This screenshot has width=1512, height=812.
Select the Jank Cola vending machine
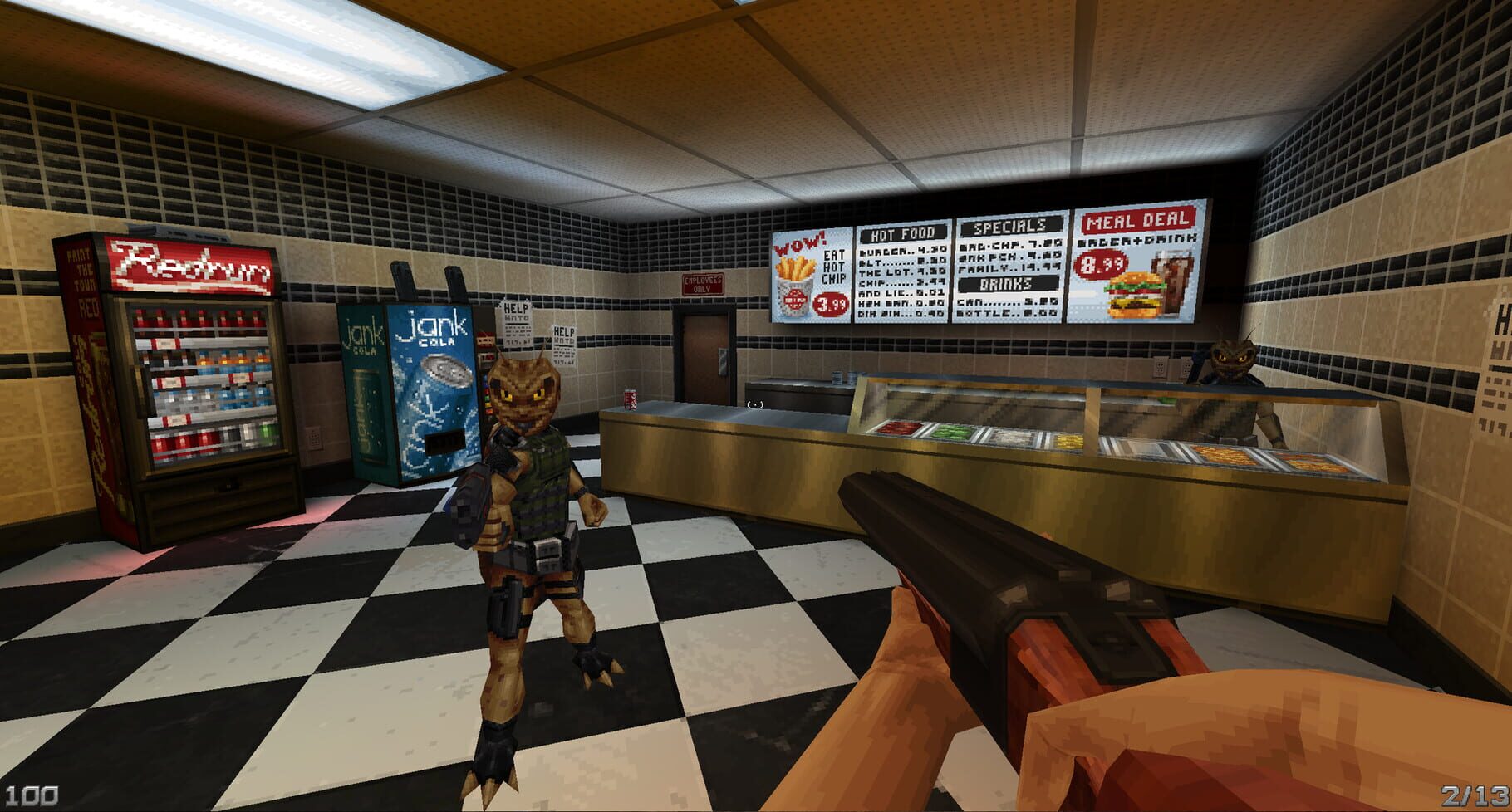[x=415, y=399]
